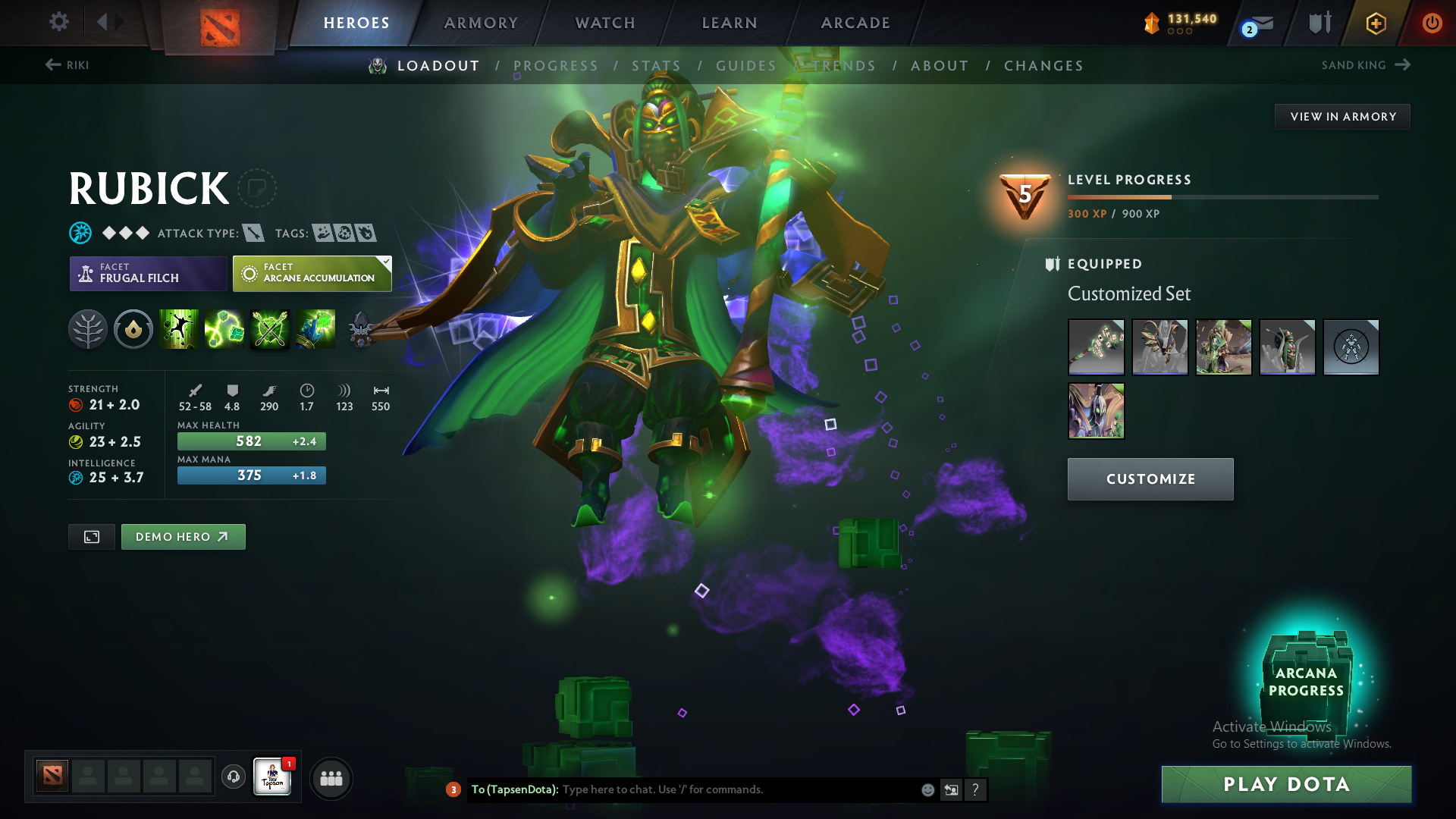
Task: Switch to the Progress tab
Action: 556,65
